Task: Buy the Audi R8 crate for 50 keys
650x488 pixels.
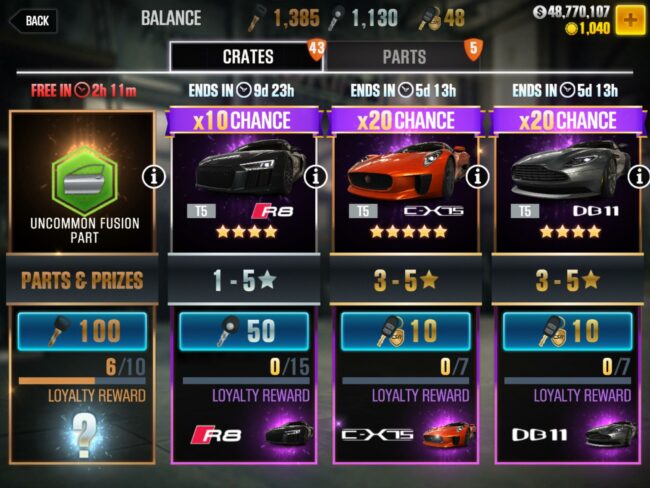Action: pos(245,331)
